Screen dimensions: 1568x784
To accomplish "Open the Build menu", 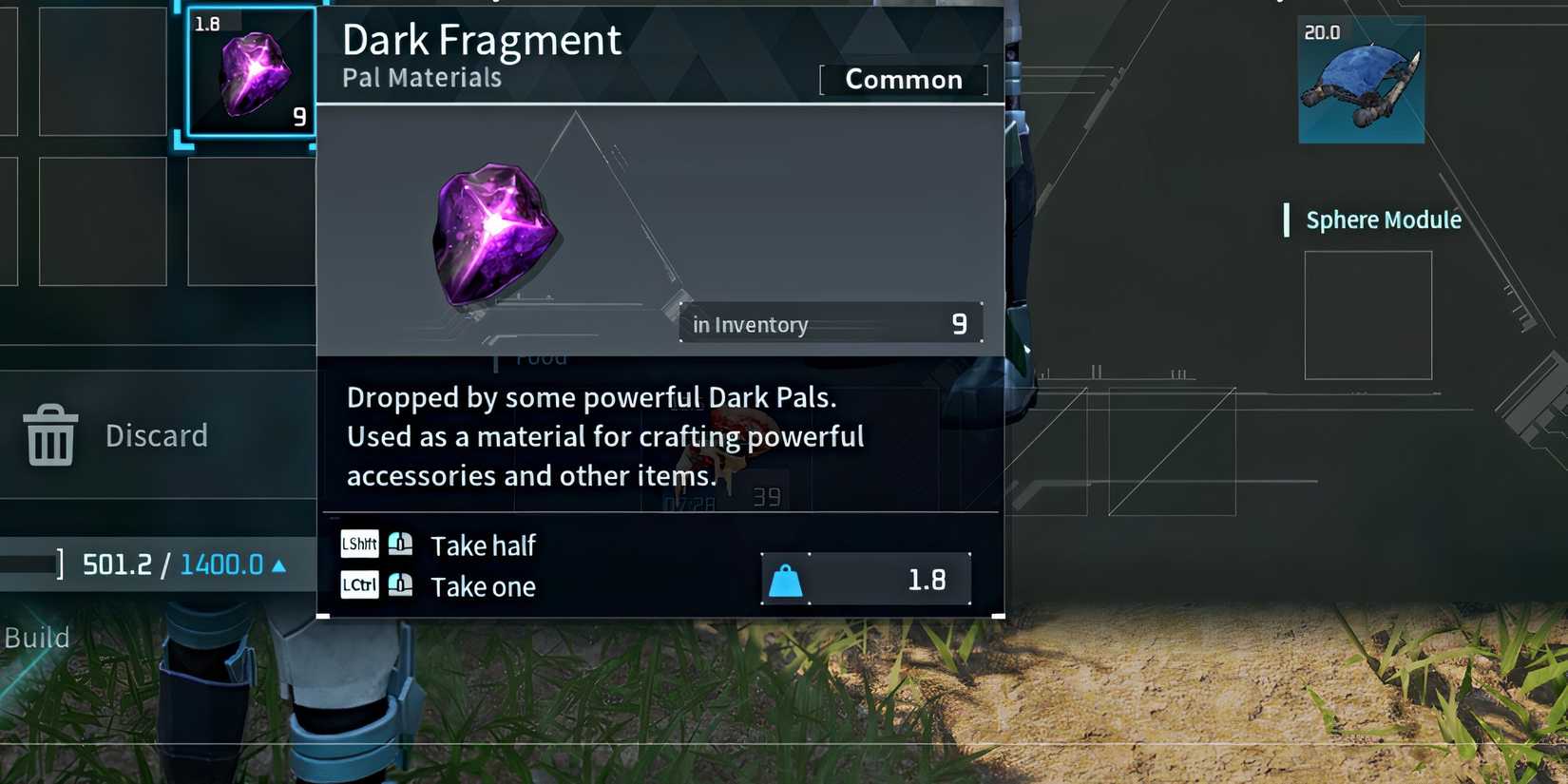I will tap(36, 637).
